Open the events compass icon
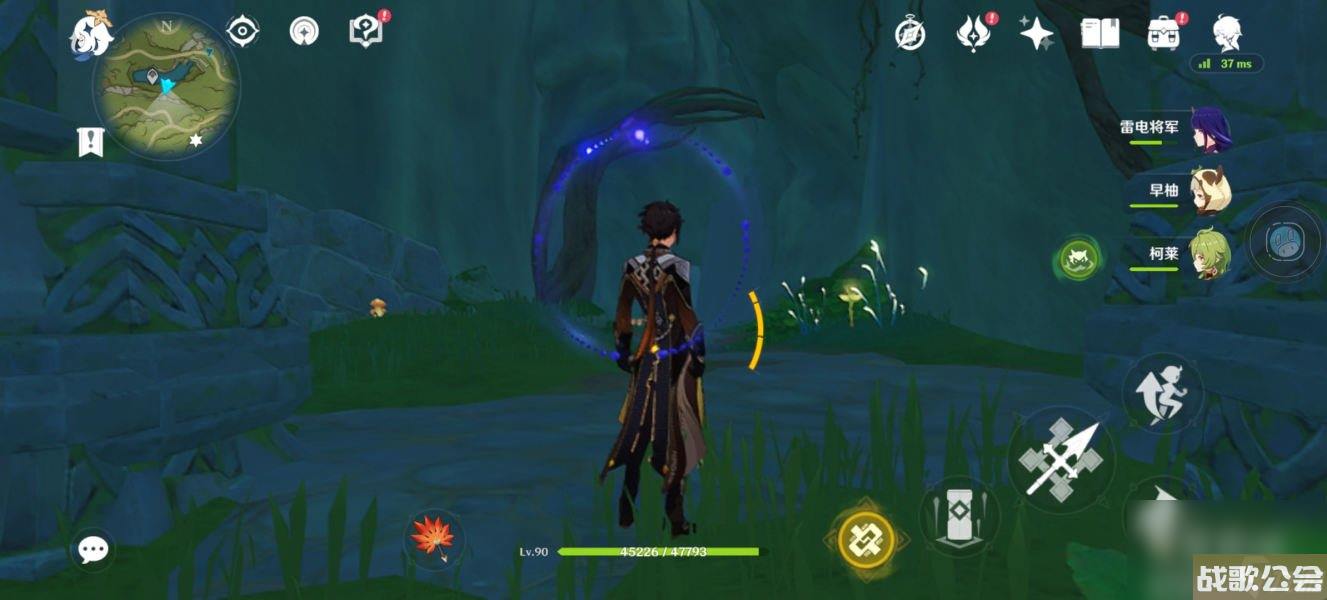This screenshot has width=1327, height=600. point(304,32)
